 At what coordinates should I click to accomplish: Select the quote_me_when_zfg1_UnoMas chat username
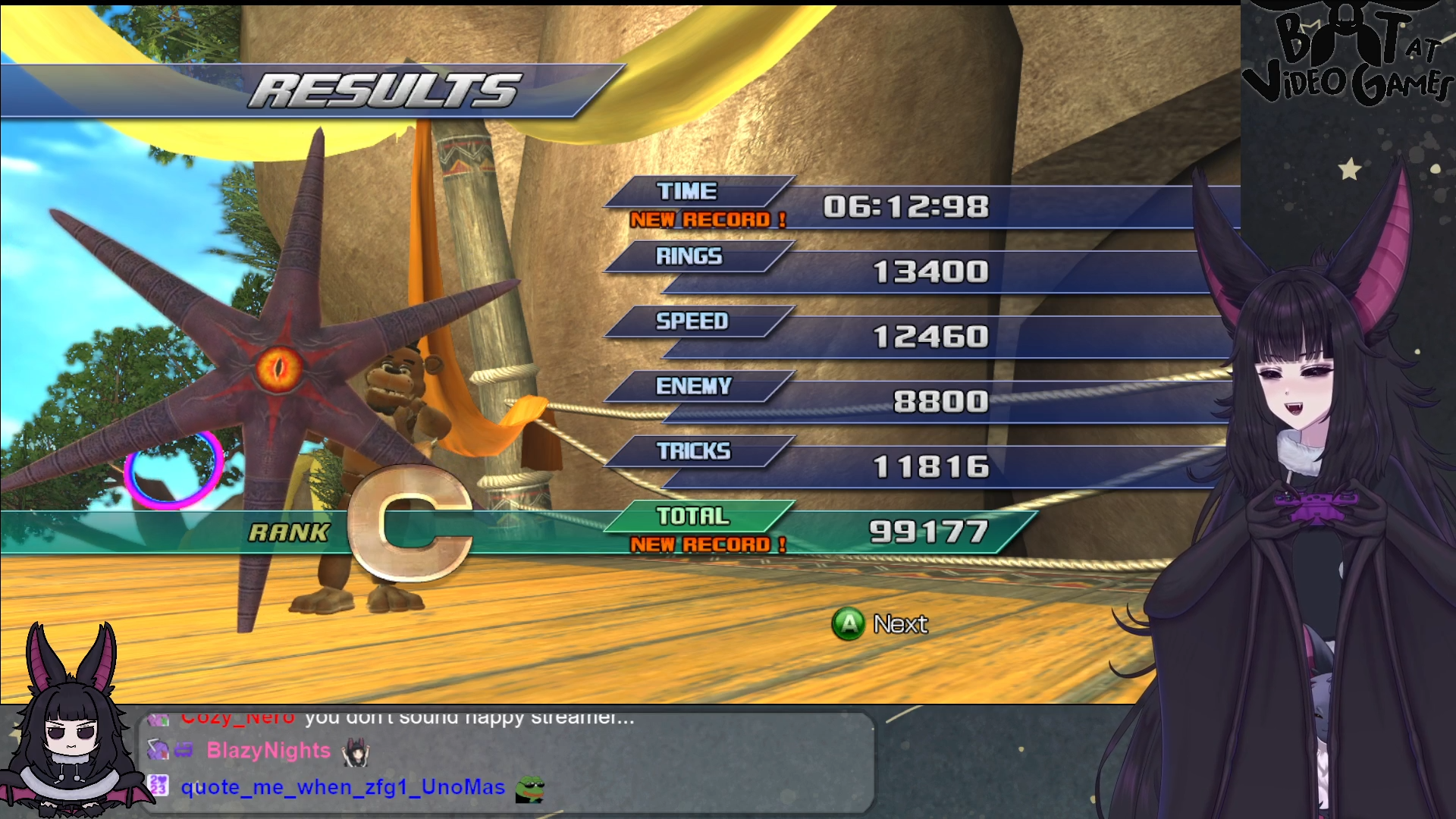(343, 787)
